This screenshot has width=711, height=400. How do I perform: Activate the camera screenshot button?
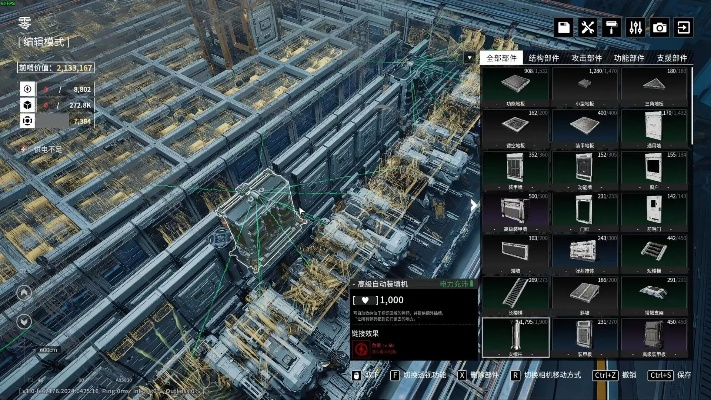coord(660,27)
